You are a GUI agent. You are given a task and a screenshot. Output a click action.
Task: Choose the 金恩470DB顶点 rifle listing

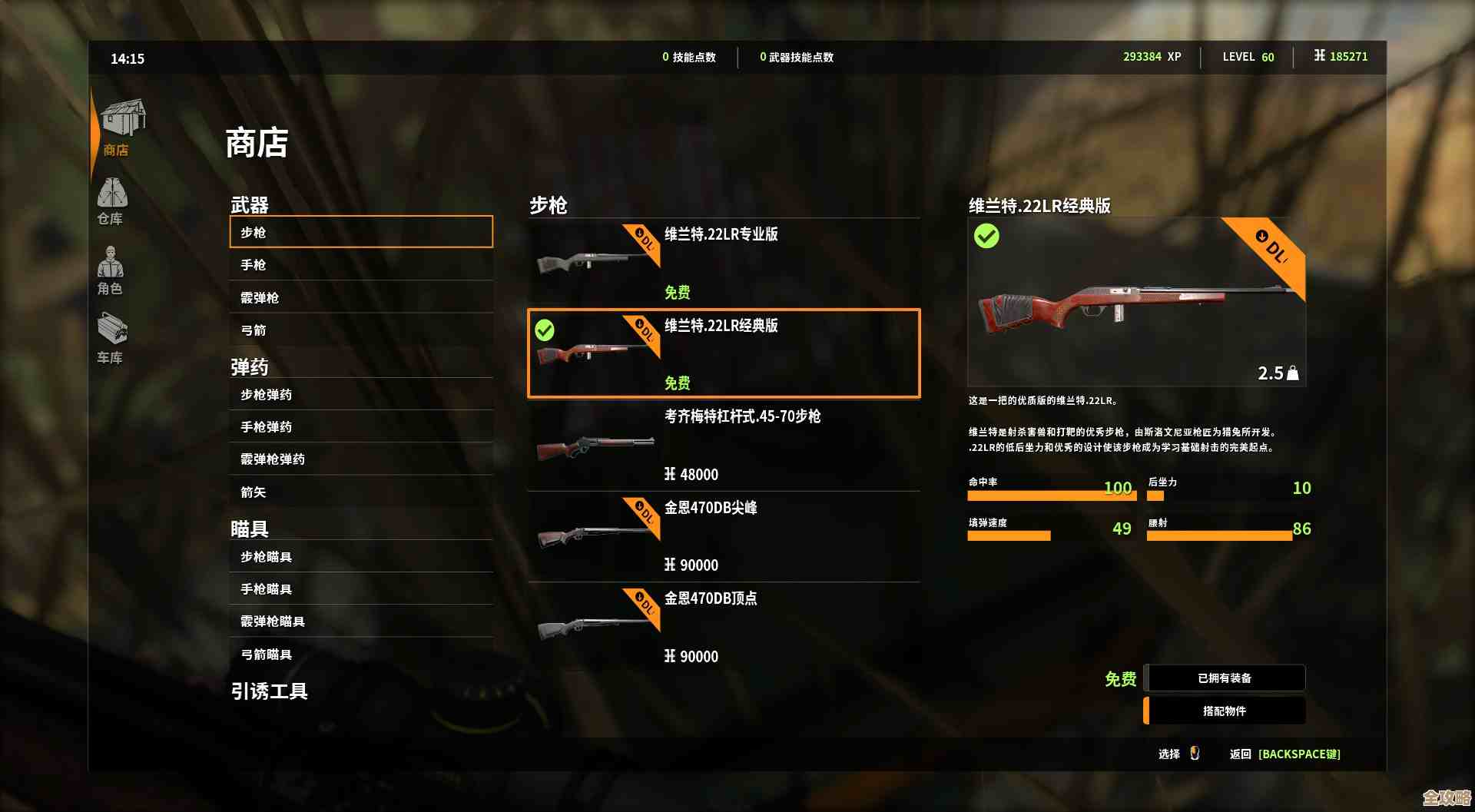point(723,627)
